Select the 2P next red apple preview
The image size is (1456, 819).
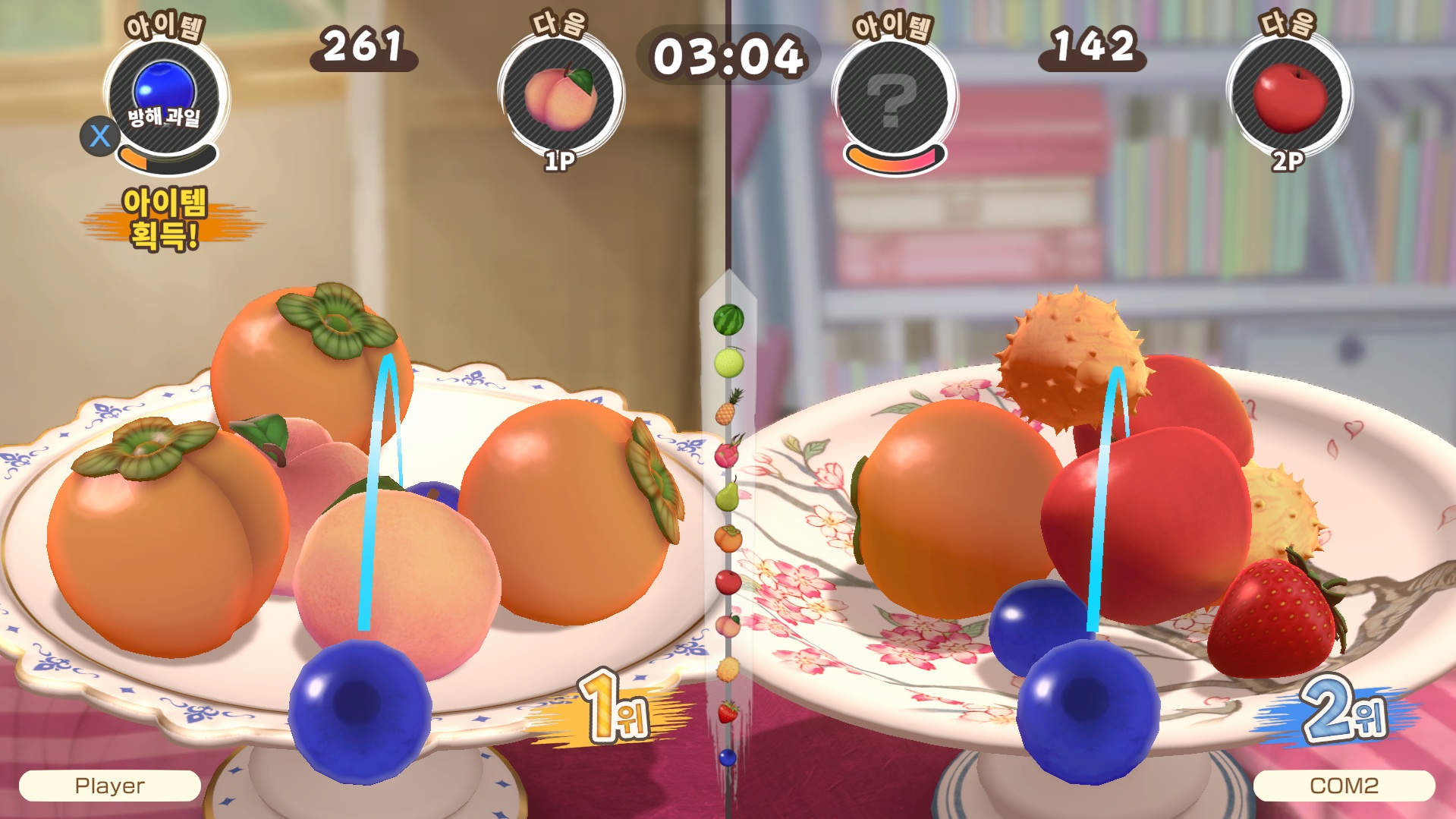point(1289,96)
